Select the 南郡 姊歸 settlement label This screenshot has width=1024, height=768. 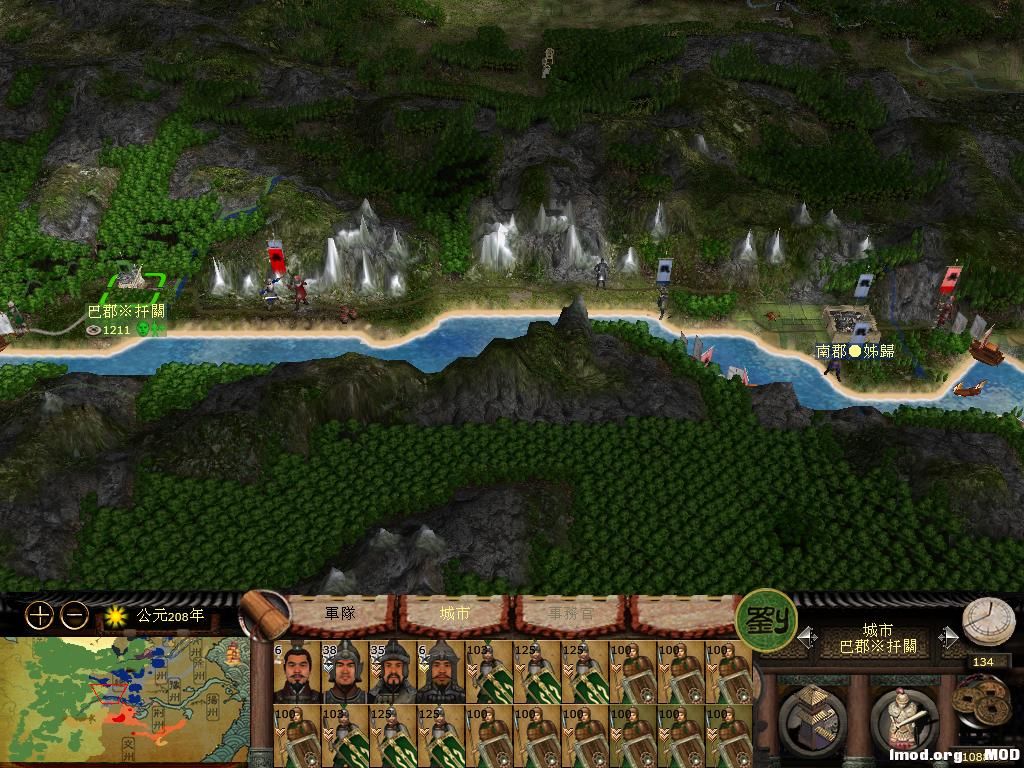point(855,351)
